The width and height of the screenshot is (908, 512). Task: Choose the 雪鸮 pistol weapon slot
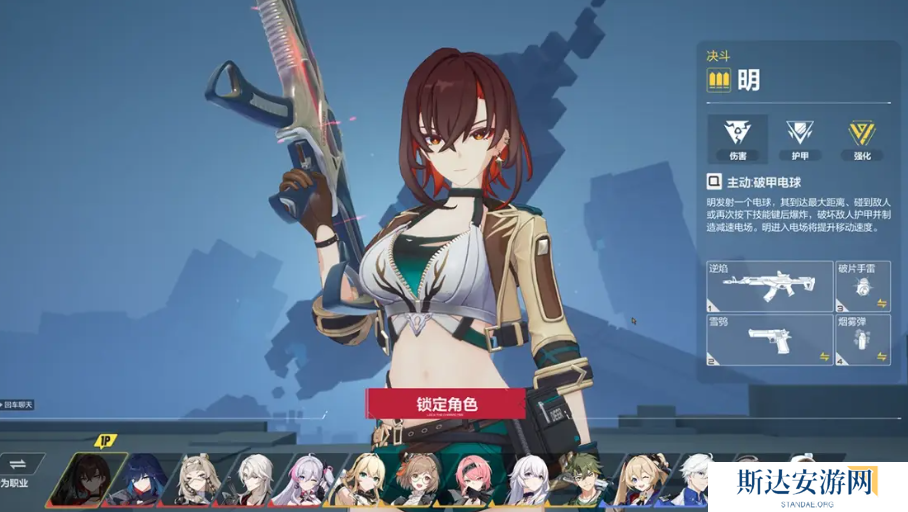tap(769, 339)
